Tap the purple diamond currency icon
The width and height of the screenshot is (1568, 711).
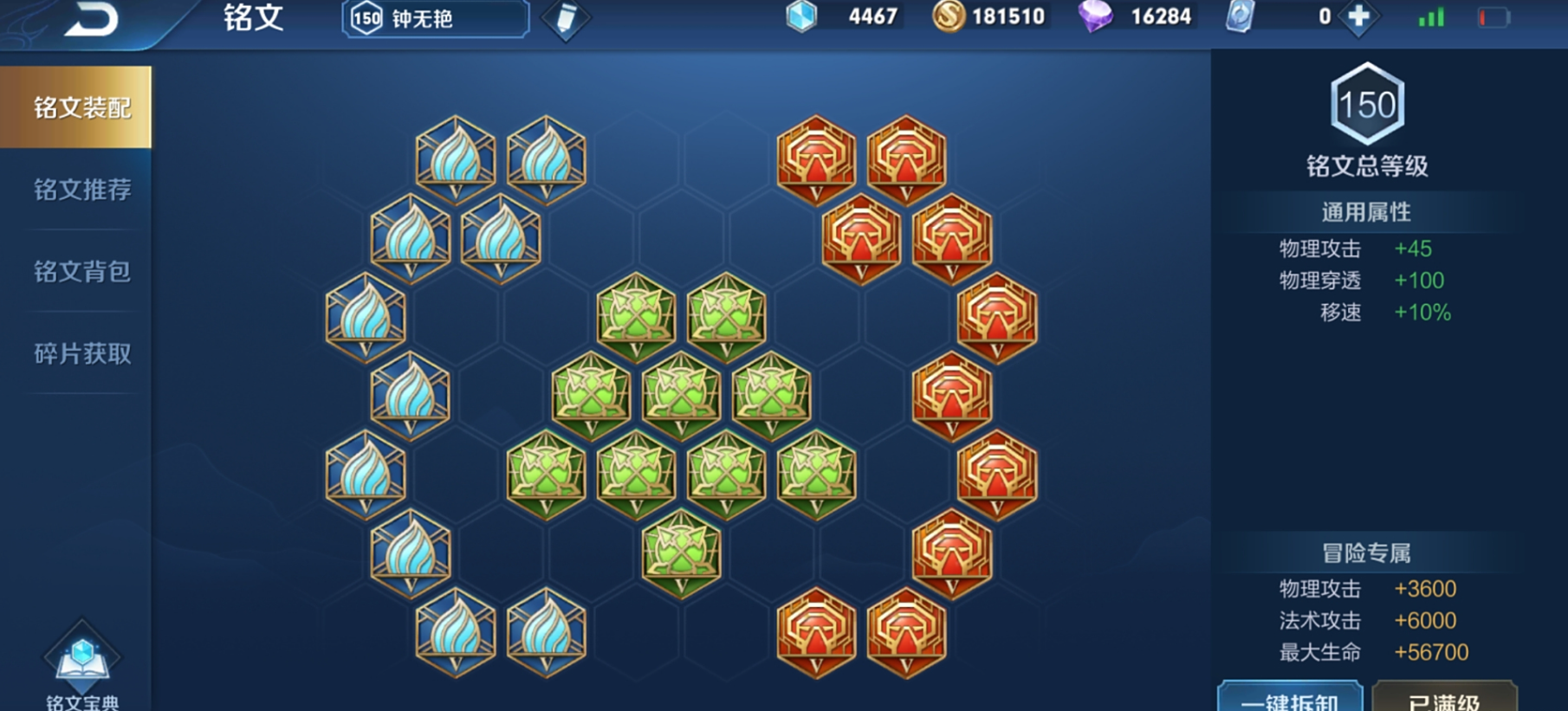click(1095, 16)
